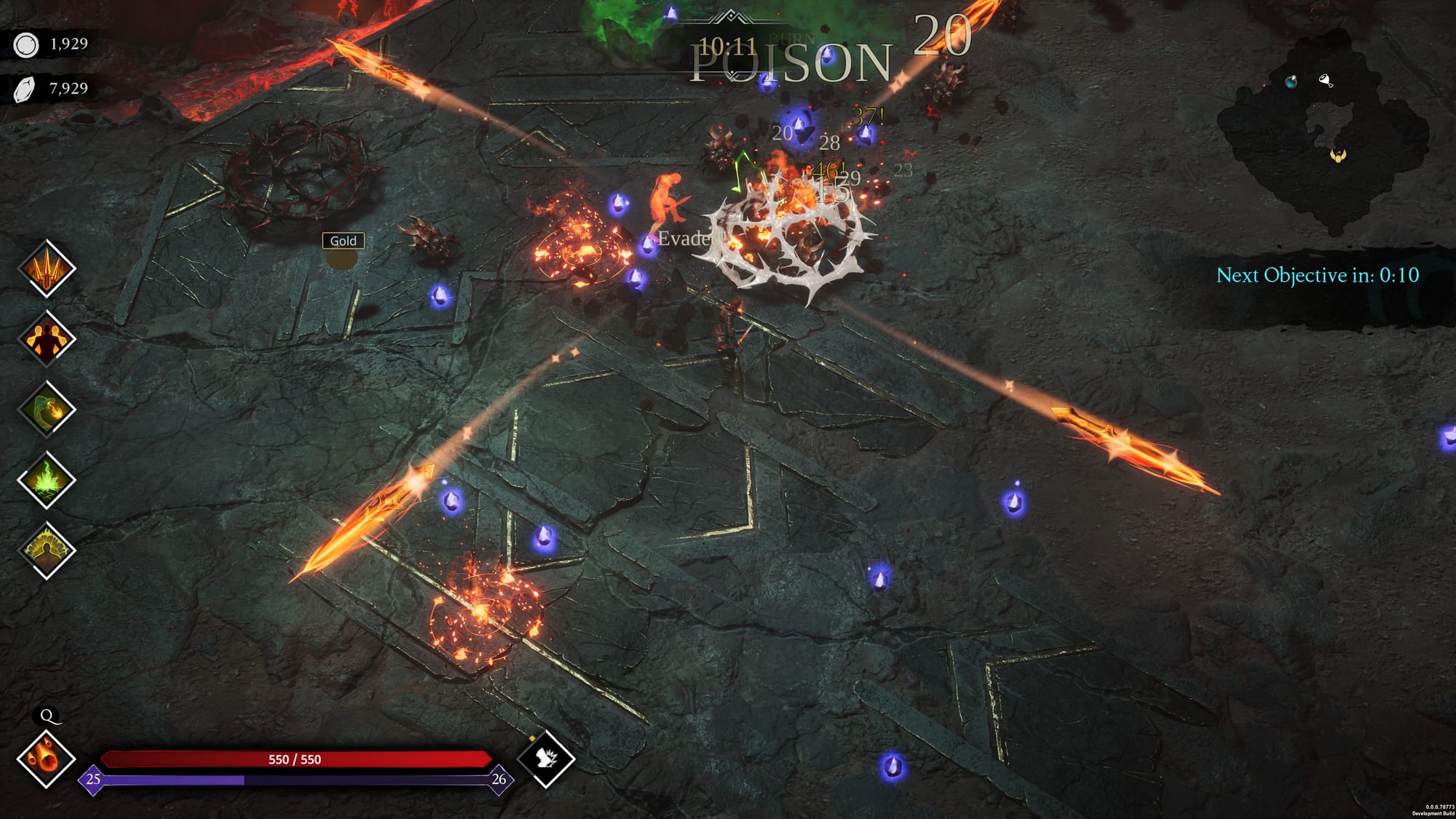Click the golden scarab marker on minimap
1456x819 pixels.
click(1338, 155)
